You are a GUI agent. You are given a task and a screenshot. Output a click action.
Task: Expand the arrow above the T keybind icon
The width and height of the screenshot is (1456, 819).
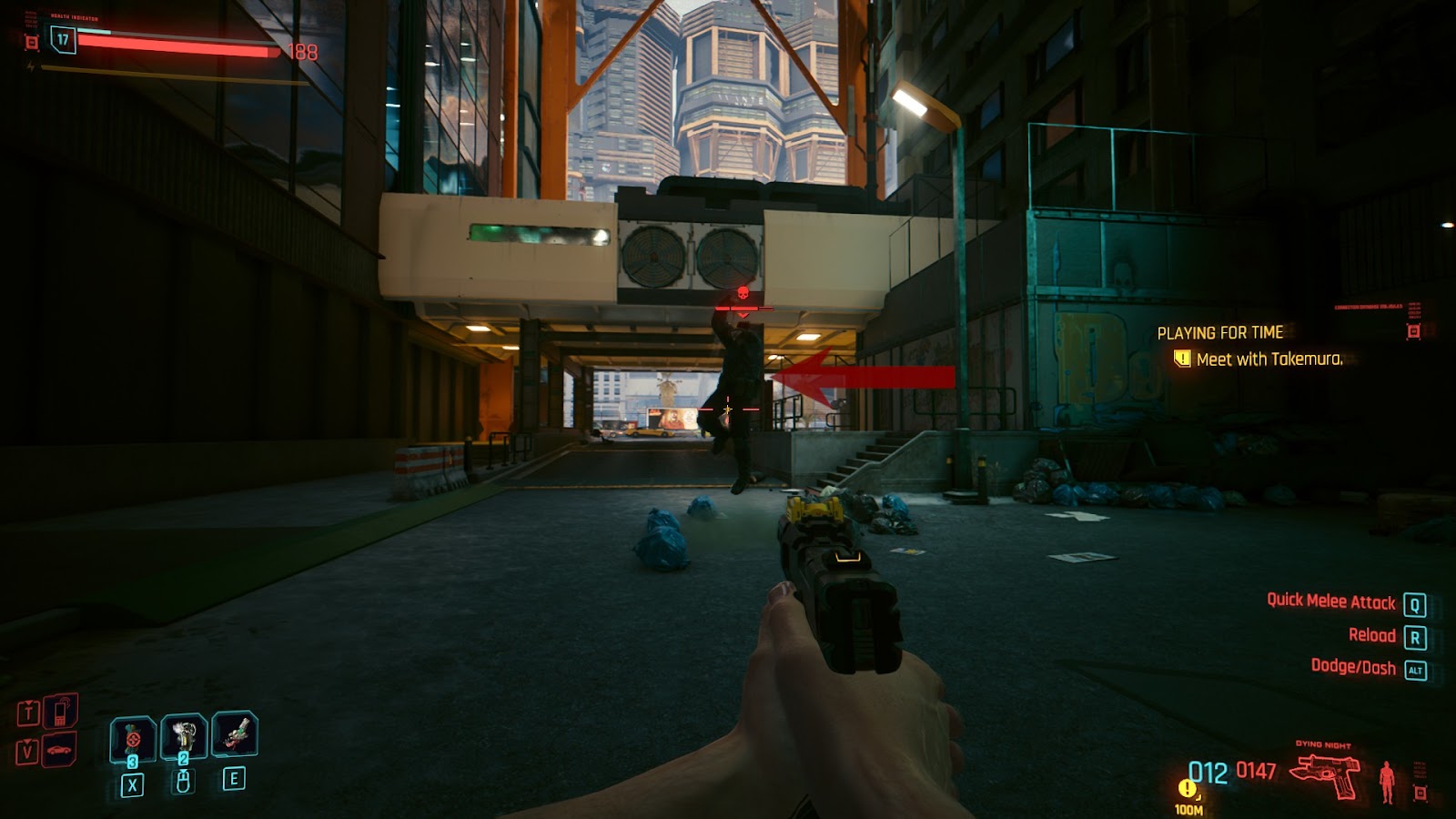click(30, 702)
